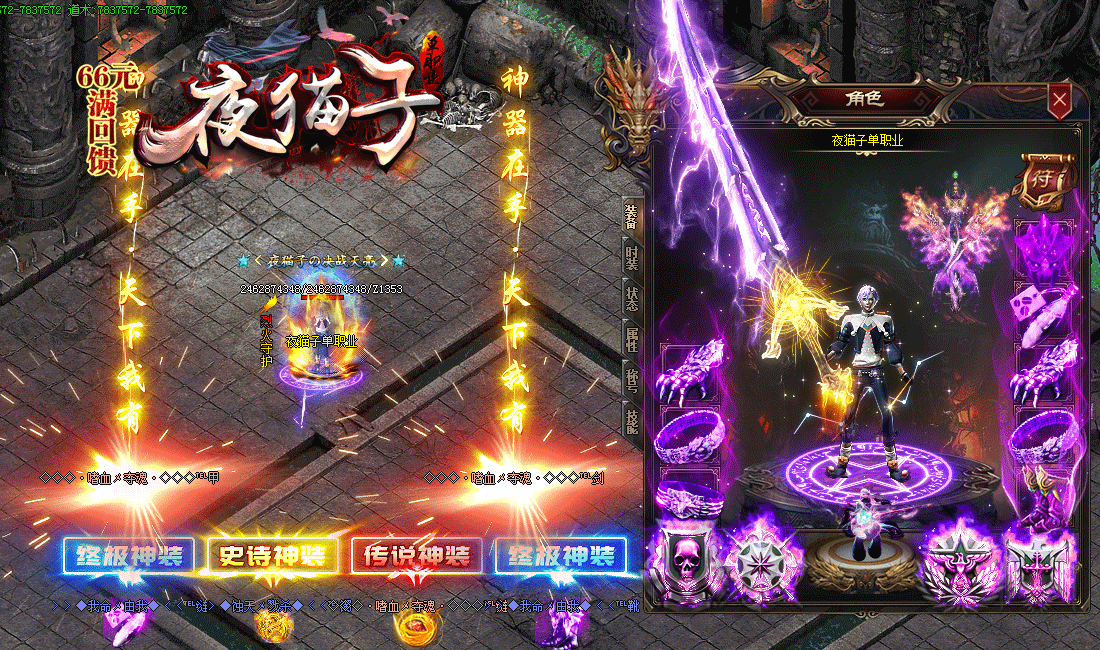This screenshot has width=1100, height=650.
Task: Close the 角色 character panel
Action: 1059,99
